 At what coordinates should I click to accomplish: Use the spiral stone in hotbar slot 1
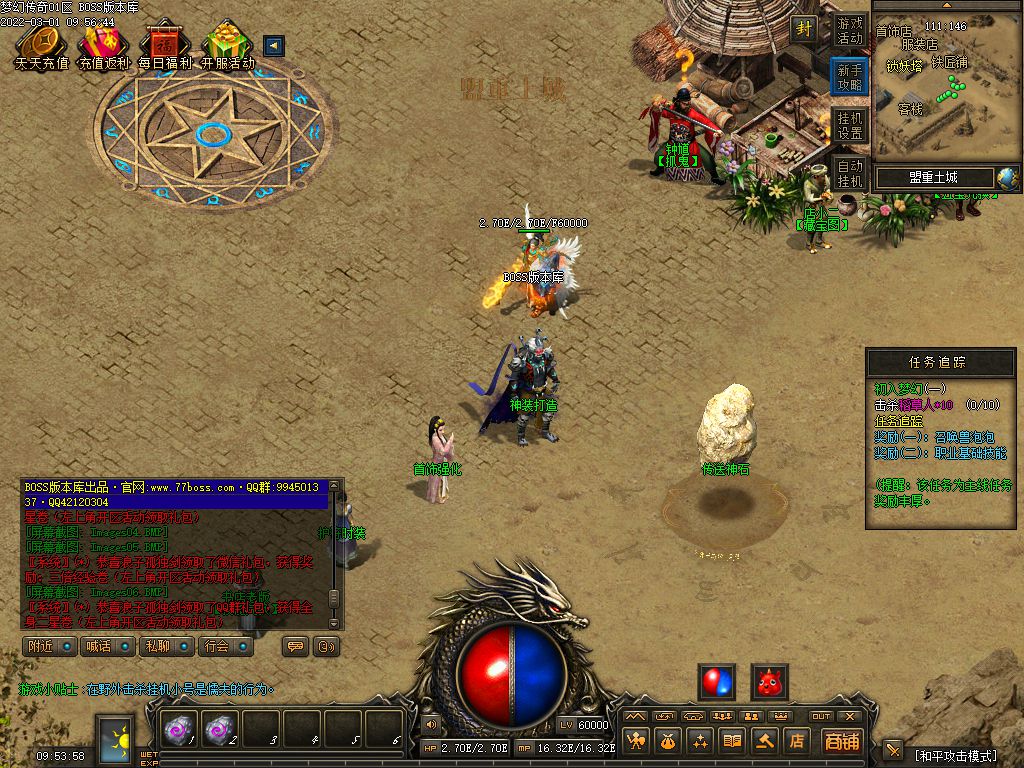[179, 730]
